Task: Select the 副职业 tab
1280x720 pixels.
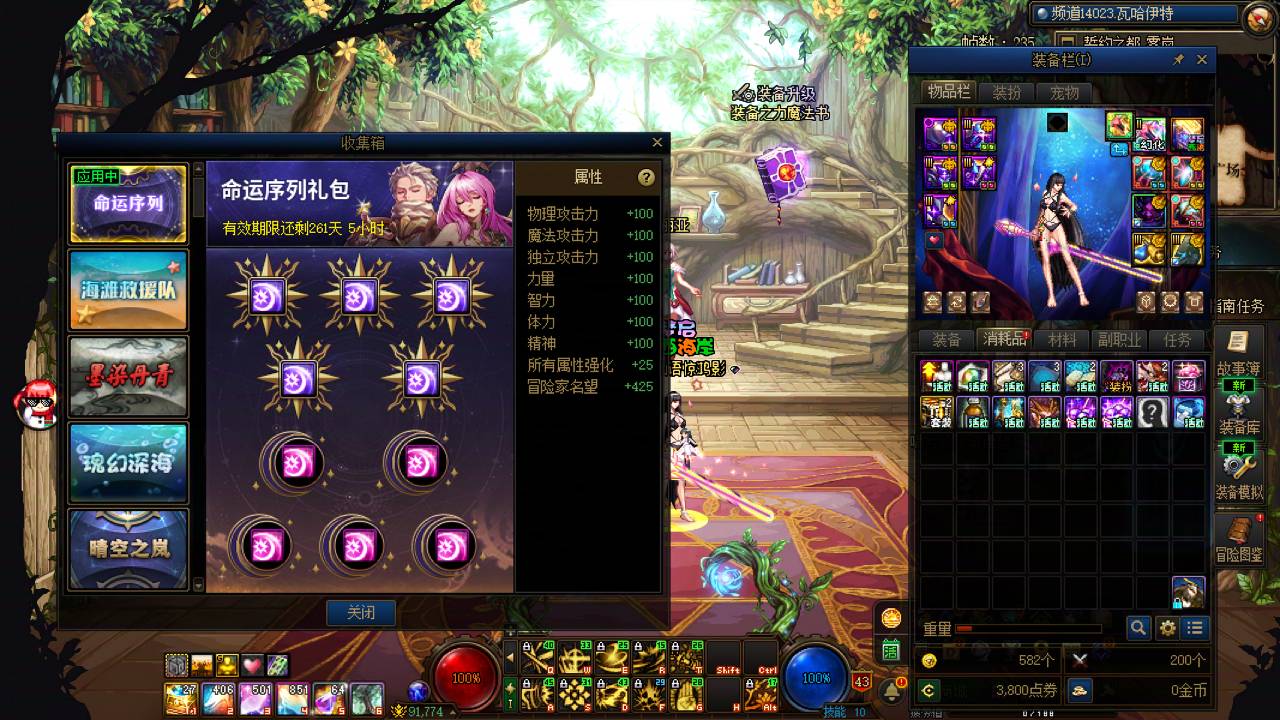Action: [x=1119, y=340]
